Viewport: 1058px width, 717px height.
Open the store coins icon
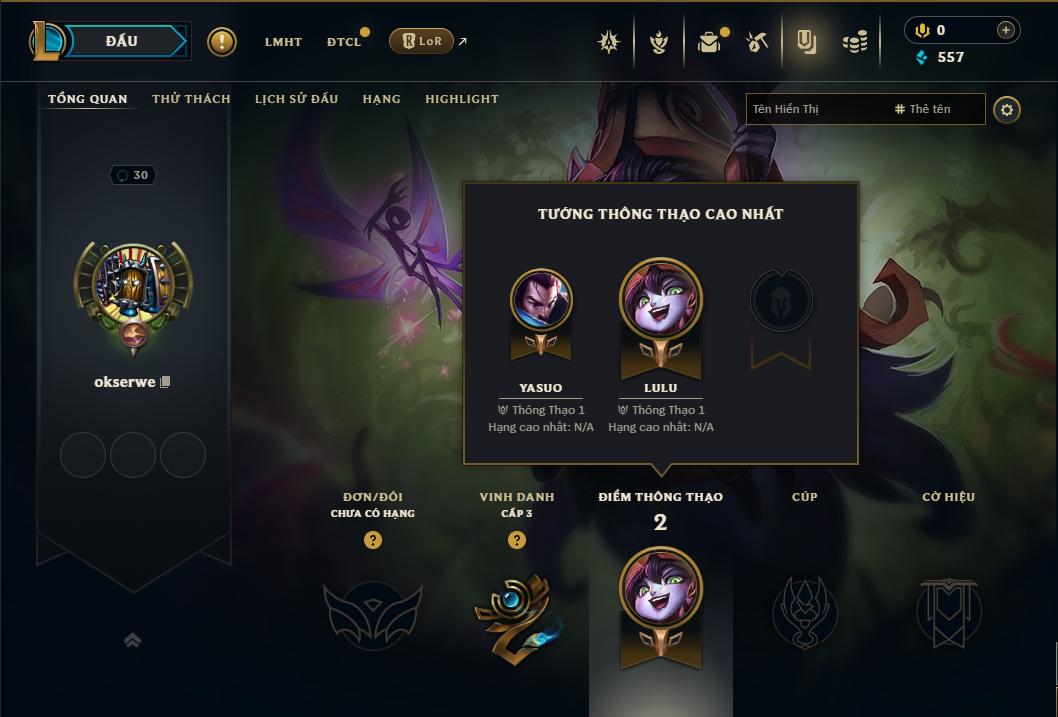(x=854, y=42)
